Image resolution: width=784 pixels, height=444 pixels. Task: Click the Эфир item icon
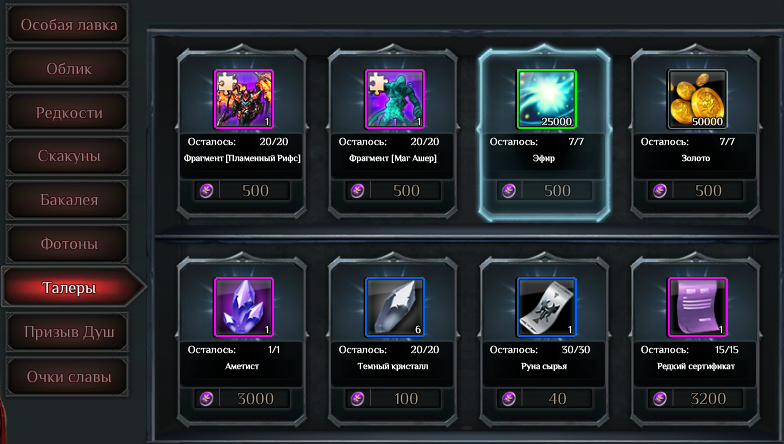coord(546,99)
